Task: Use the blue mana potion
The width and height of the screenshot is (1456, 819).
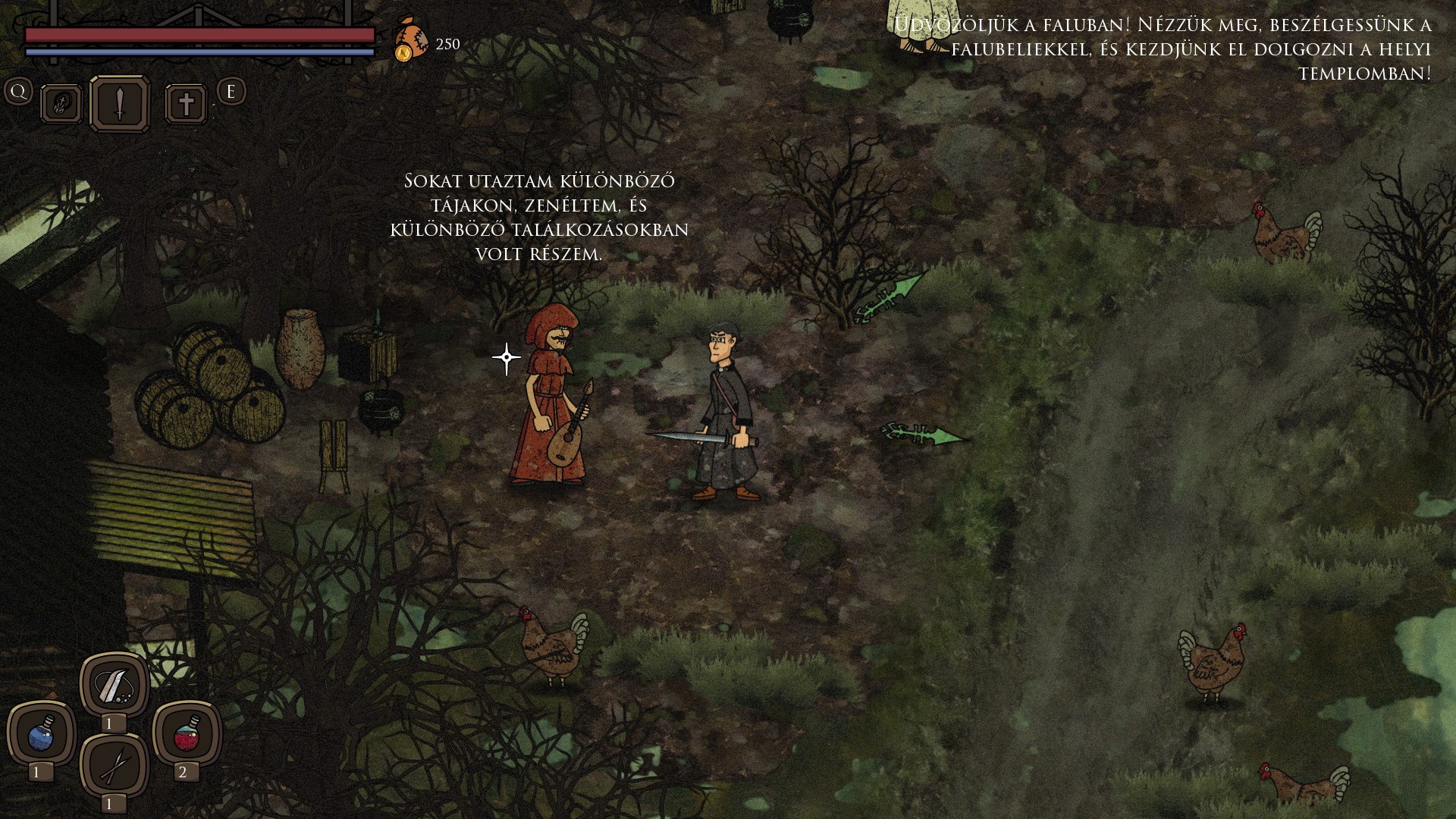Action: [x=42, y=734]
